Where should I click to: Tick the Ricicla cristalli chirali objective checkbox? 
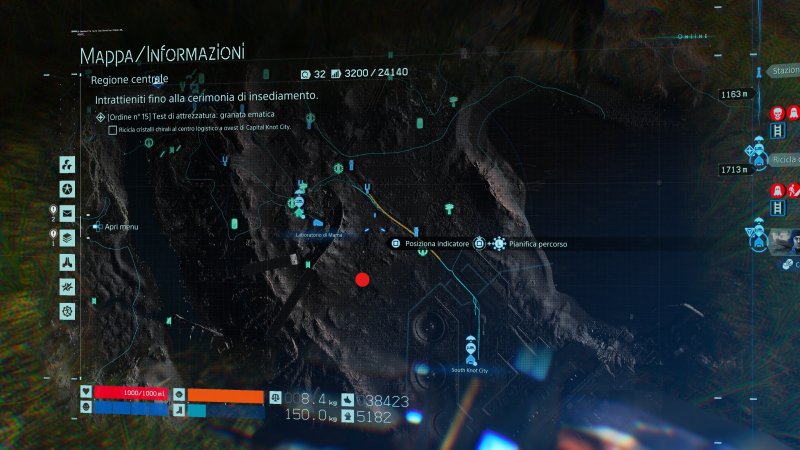pyautogui.click(x=112, y=129)
